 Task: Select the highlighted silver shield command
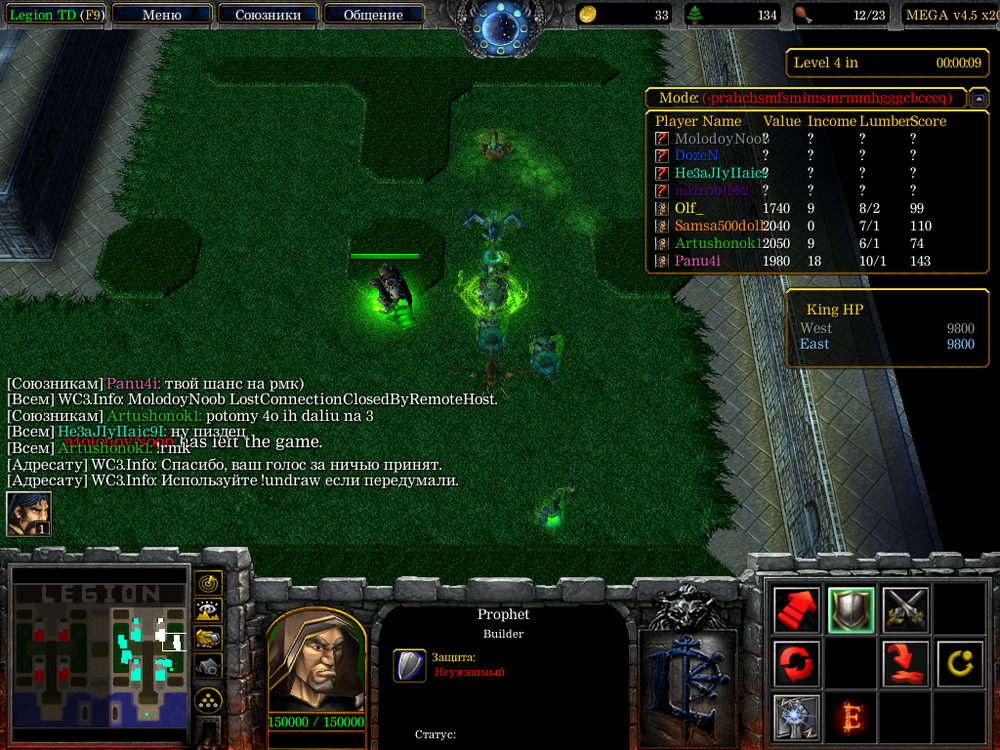point(851,608)
